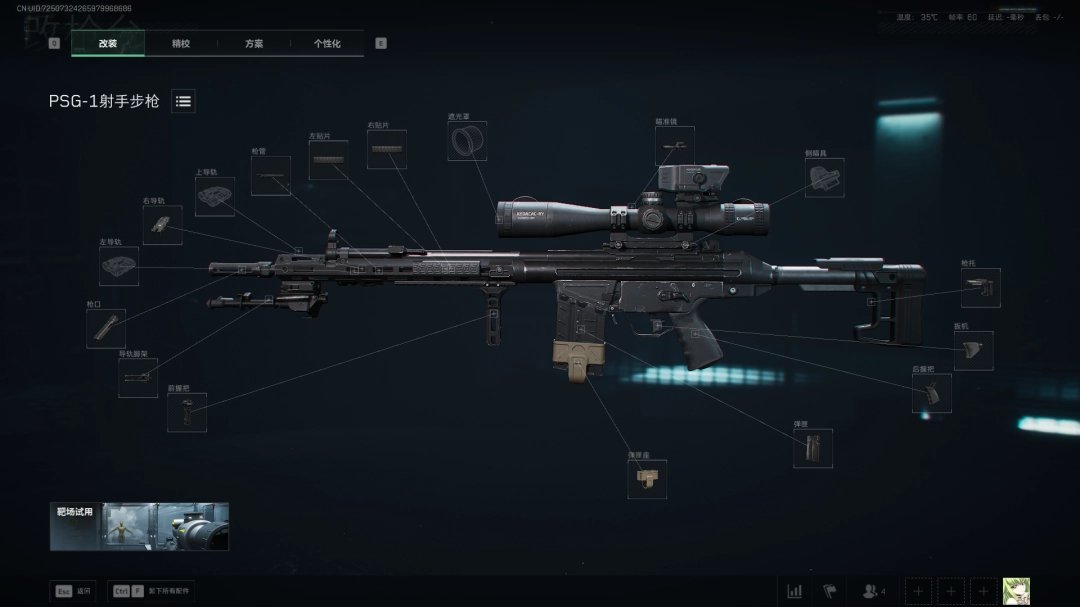Choose the 瞄准镜 scope slot
1080x607 pixels.
point(675,146)
